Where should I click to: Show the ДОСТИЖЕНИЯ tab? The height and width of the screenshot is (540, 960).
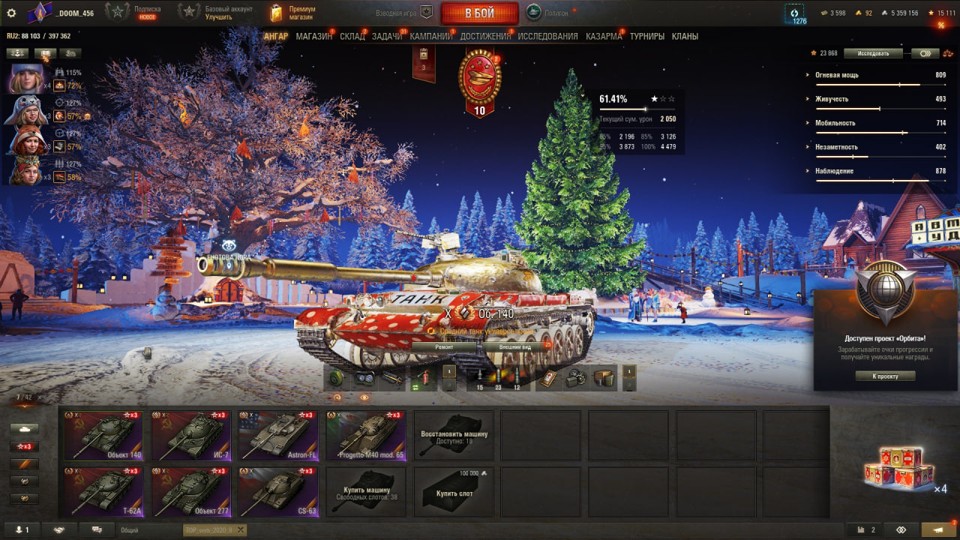(486, 36)
